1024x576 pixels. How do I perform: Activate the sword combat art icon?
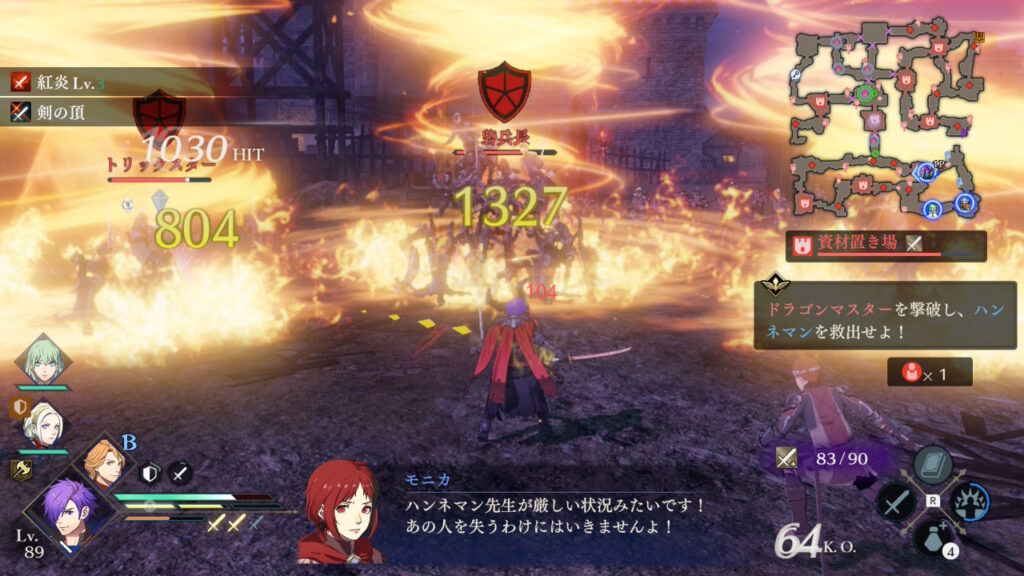tap(895, 502)
